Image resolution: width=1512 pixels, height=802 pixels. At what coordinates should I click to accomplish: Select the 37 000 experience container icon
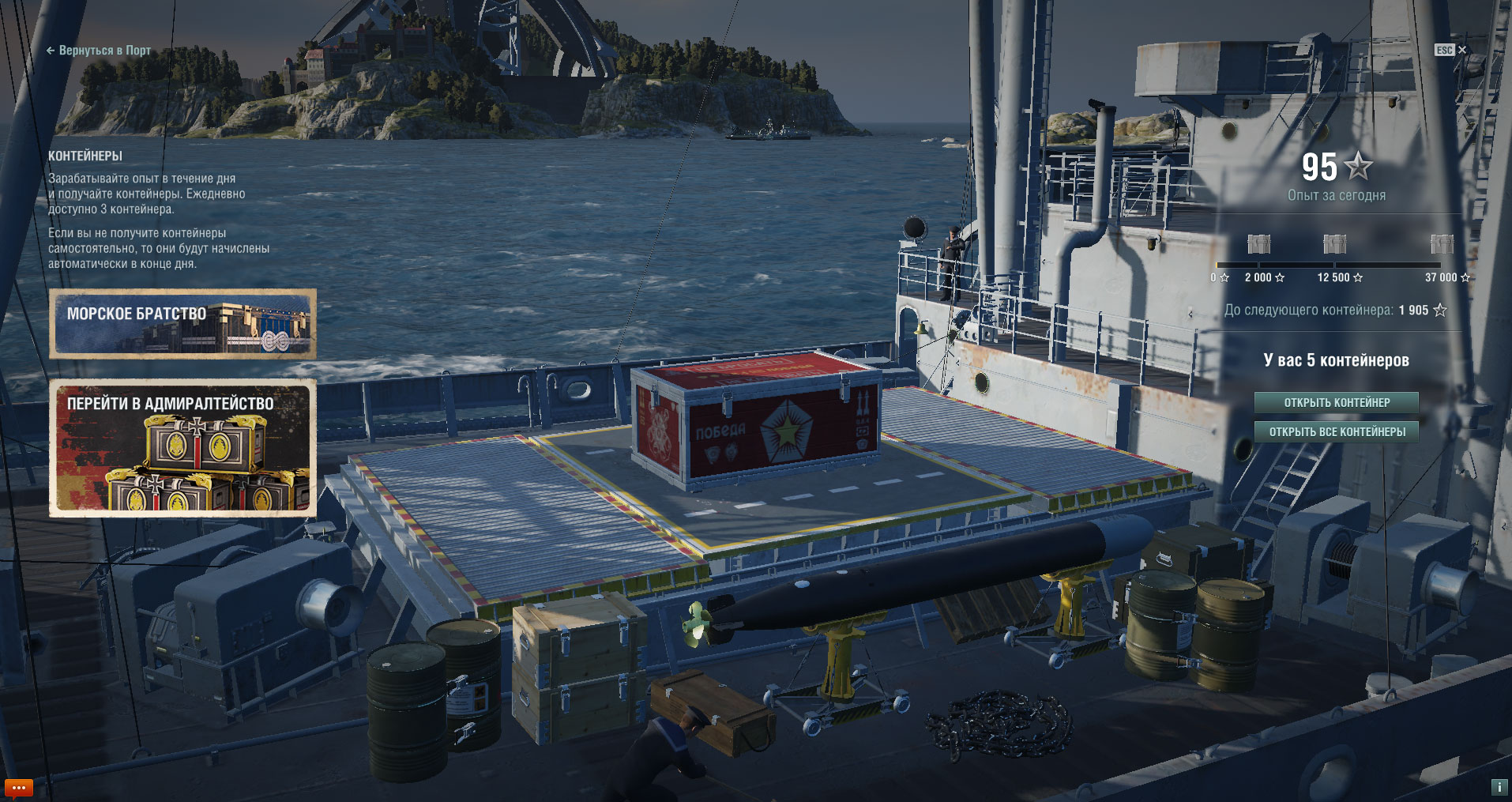pyautogui.click(x=1442, y=244)
